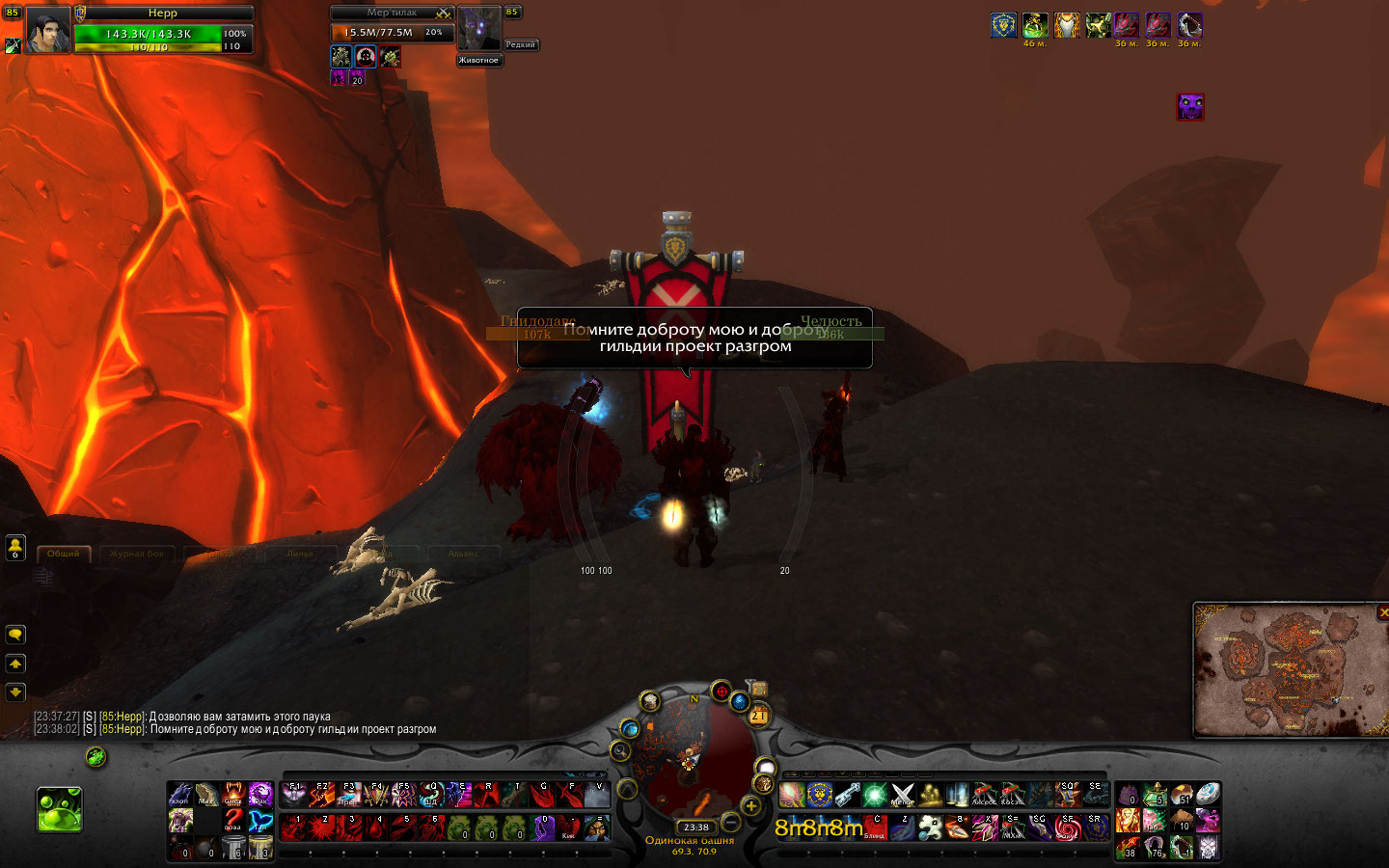1389x868 pixels.
Task: Toggle the red crosshair tracking button
Action: (721, 691)
